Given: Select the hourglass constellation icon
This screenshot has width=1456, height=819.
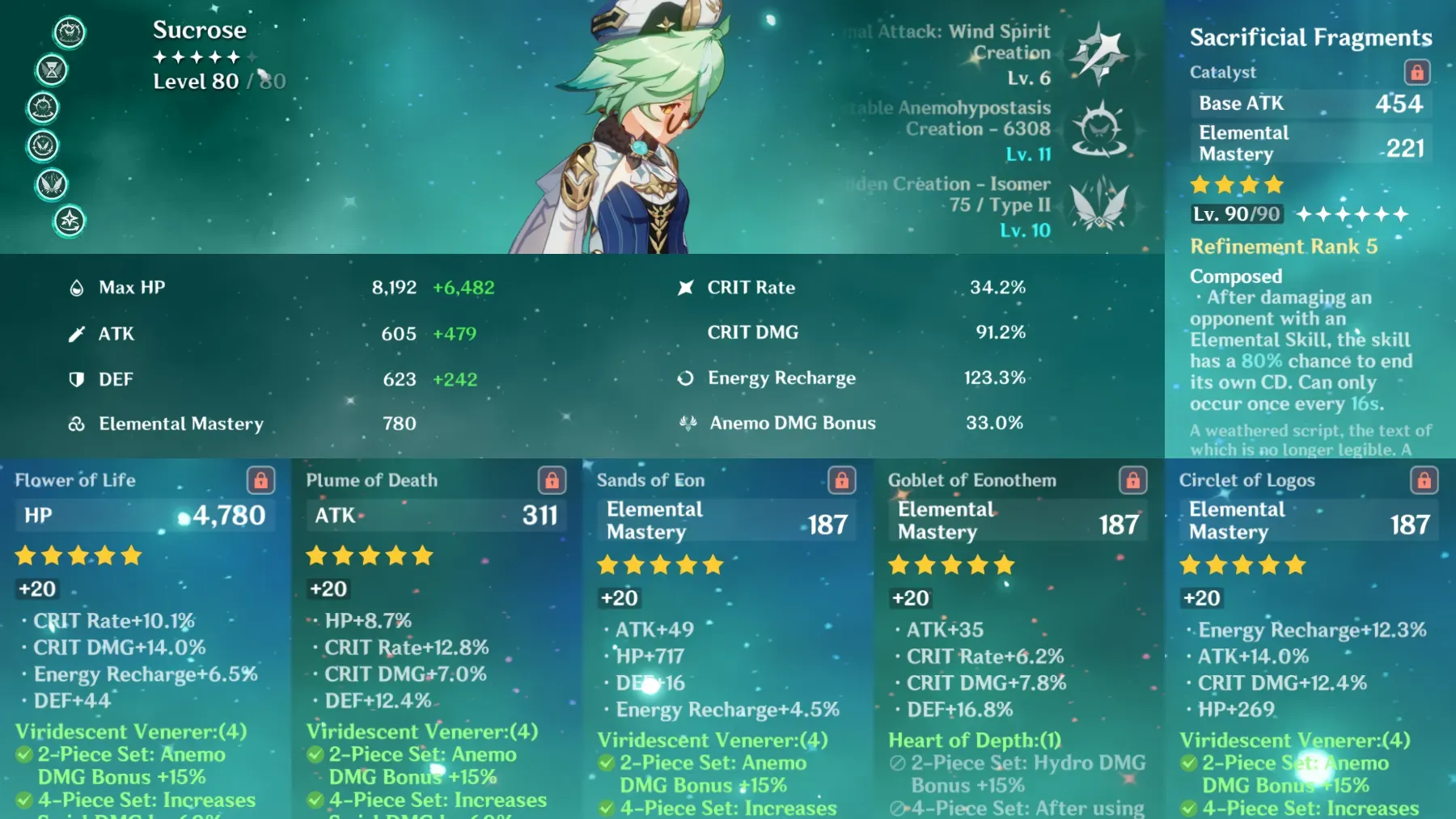Looking at the screenshot, I should tap(50, 70).
